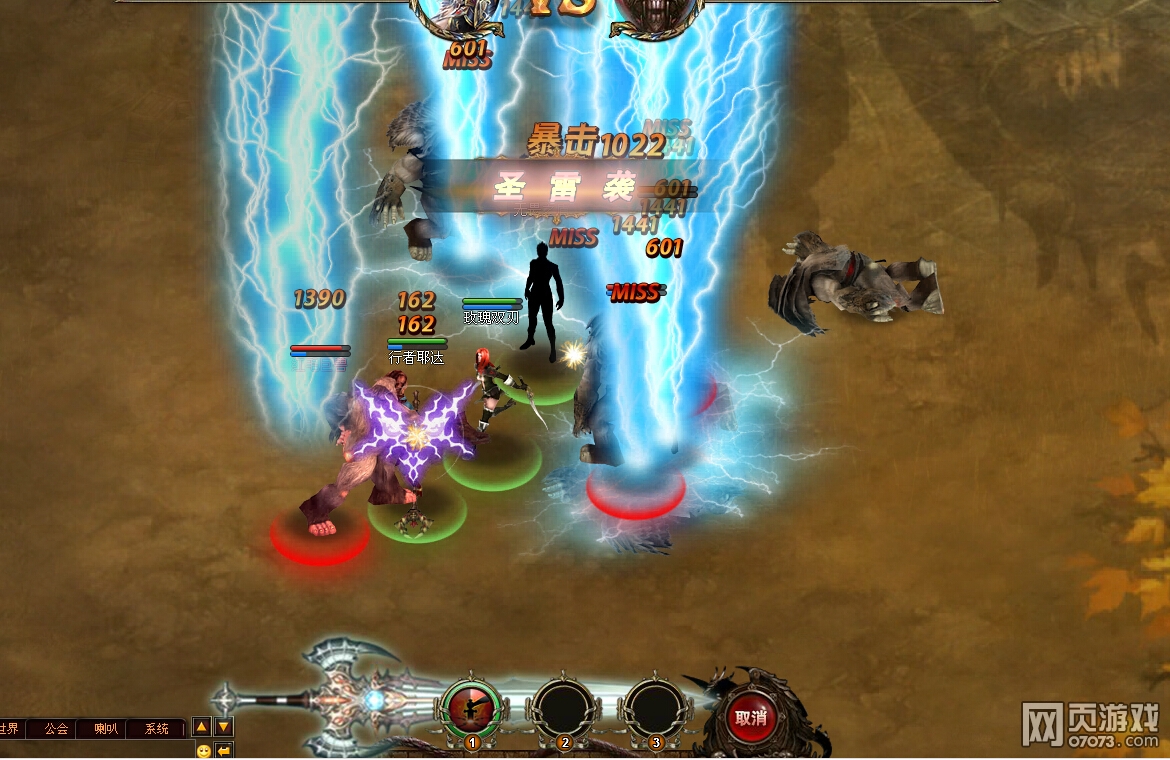Open the 公会 guild chat tab
This screenshot has width=1170, height=760.
tap(56, 729)
